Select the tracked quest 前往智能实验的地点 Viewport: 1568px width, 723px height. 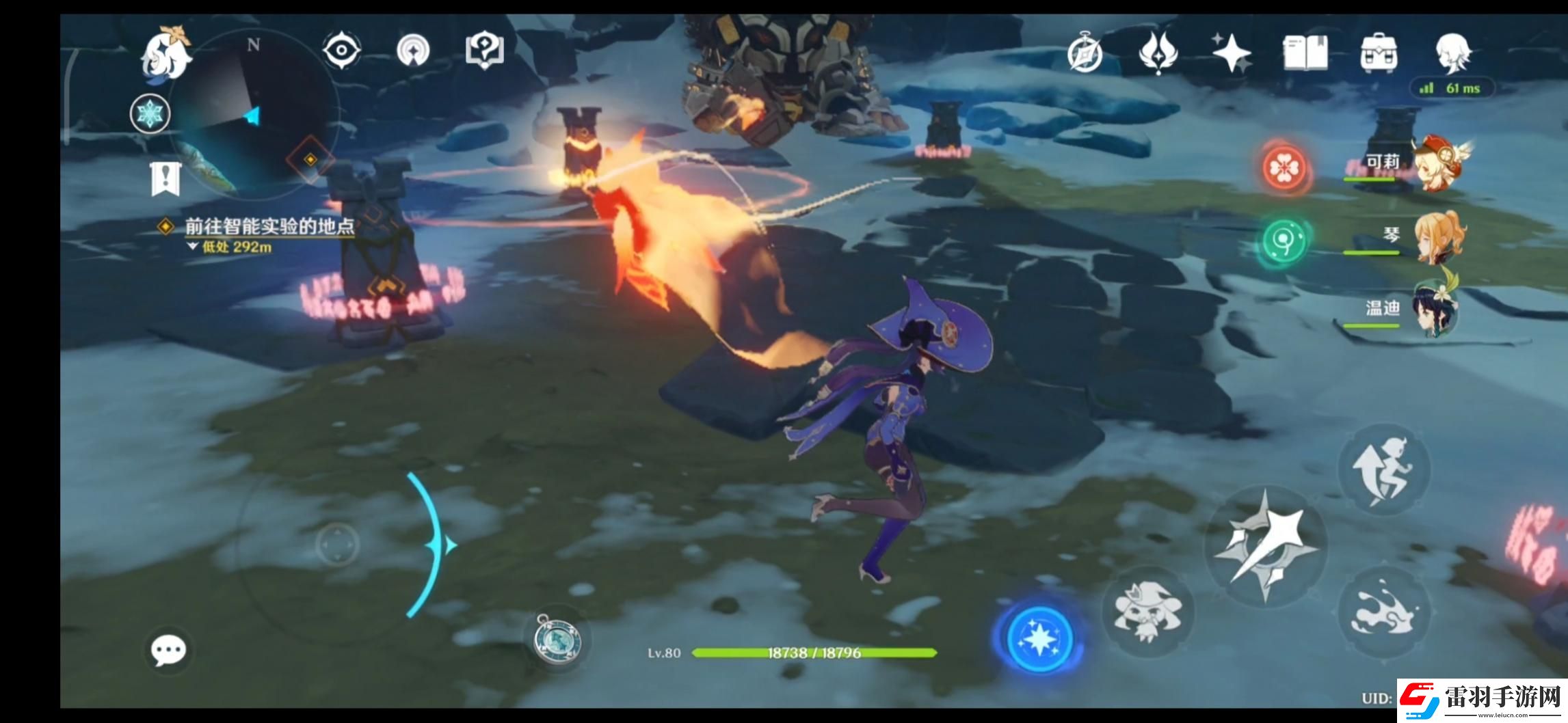point(269,227)
